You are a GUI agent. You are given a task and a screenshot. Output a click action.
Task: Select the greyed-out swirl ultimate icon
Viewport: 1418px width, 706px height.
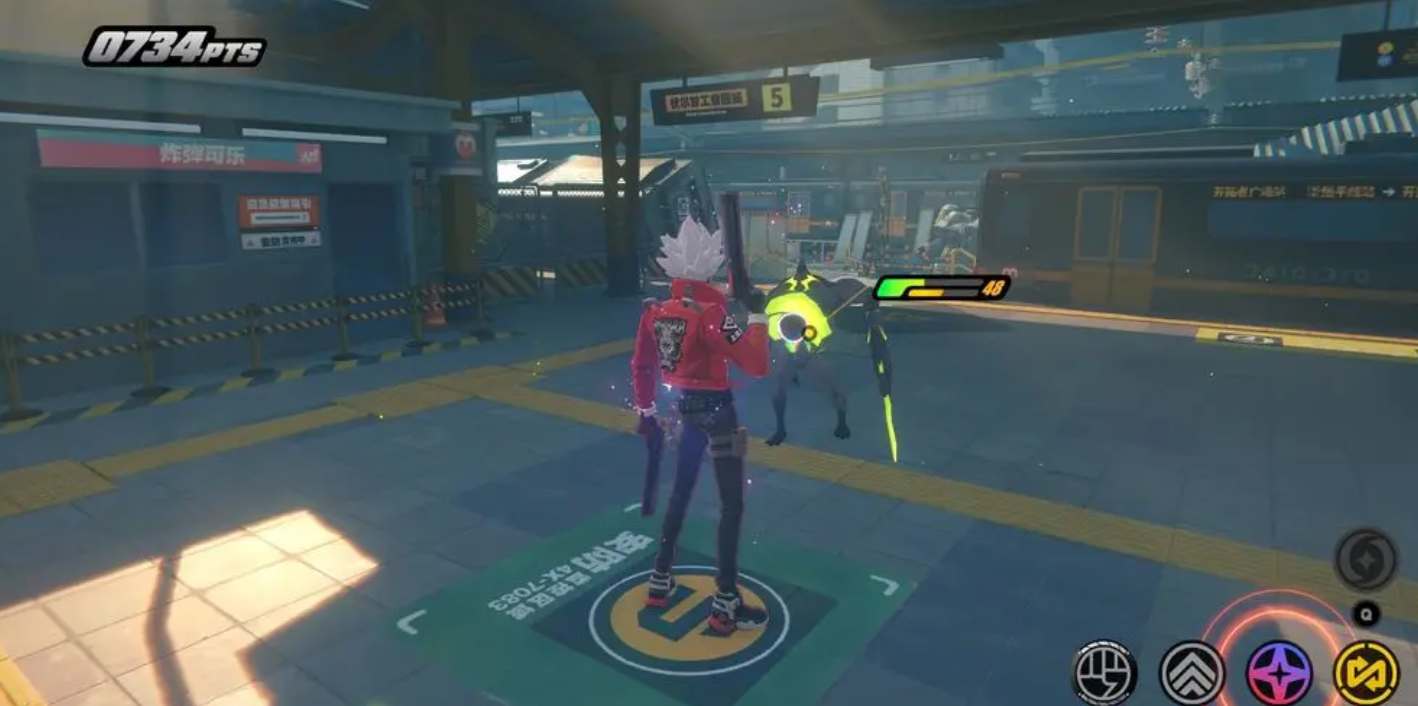click(1365, 559)
